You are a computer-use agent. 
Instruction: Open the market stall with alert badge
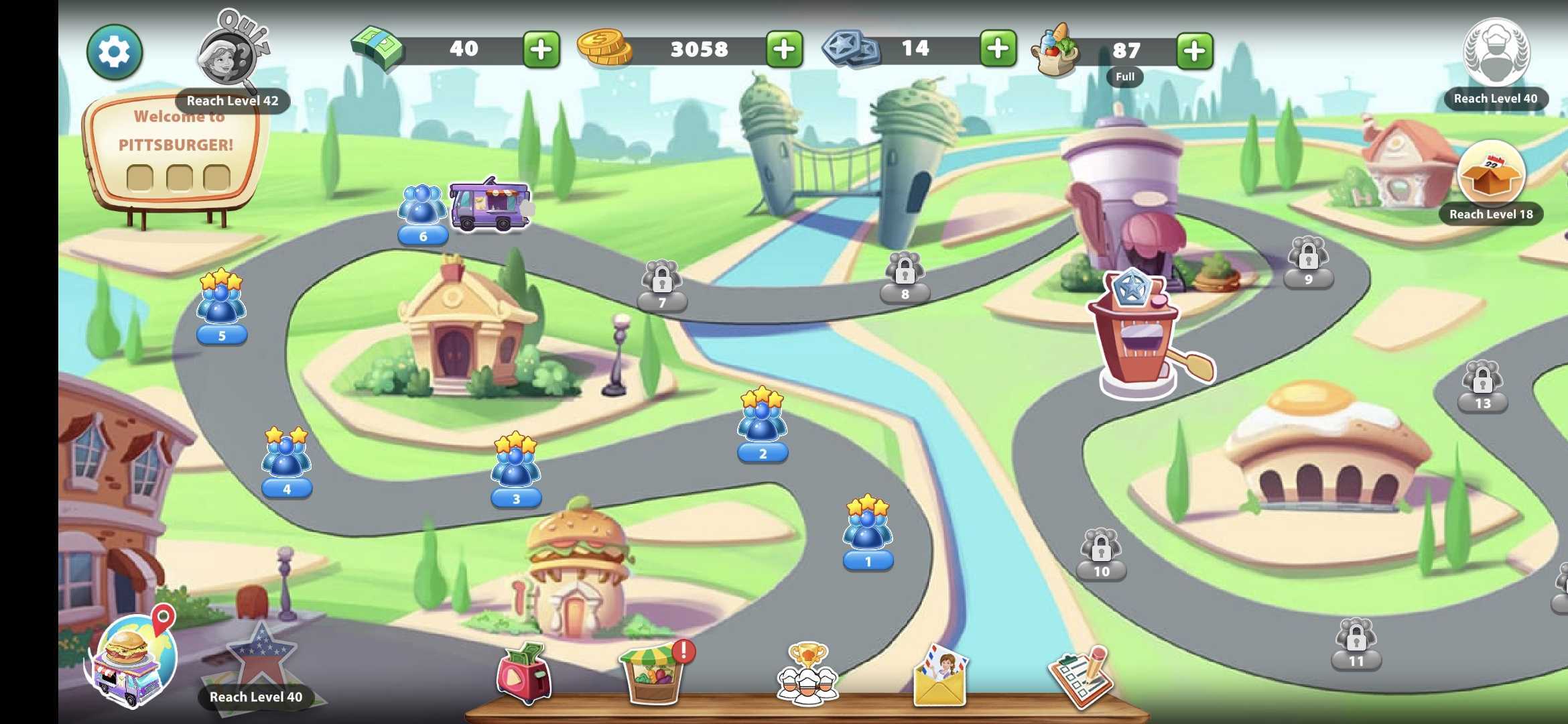click(653, 674)
